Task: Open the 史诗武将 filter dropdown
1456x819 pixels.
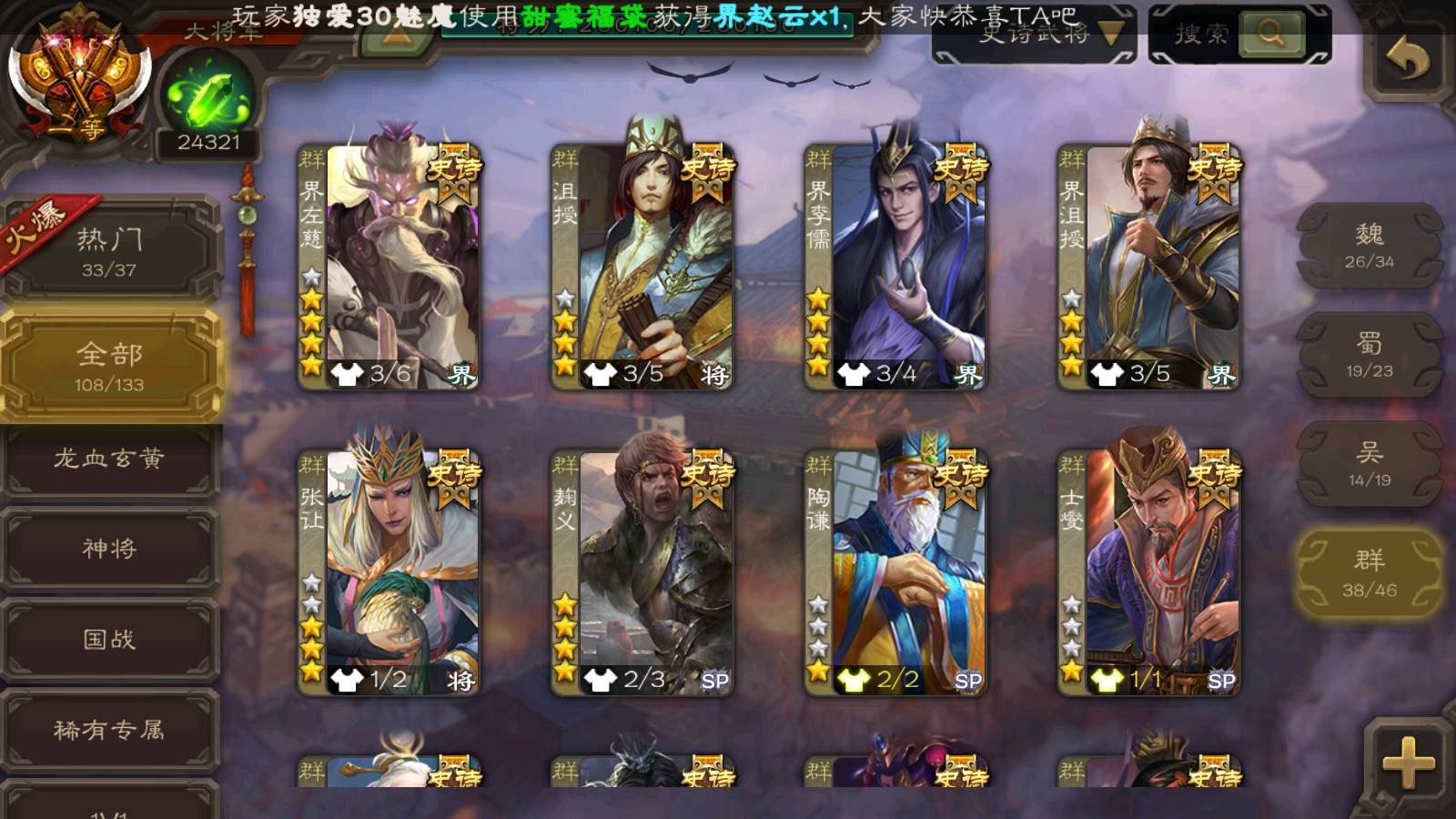Action: coord(1034,35)
